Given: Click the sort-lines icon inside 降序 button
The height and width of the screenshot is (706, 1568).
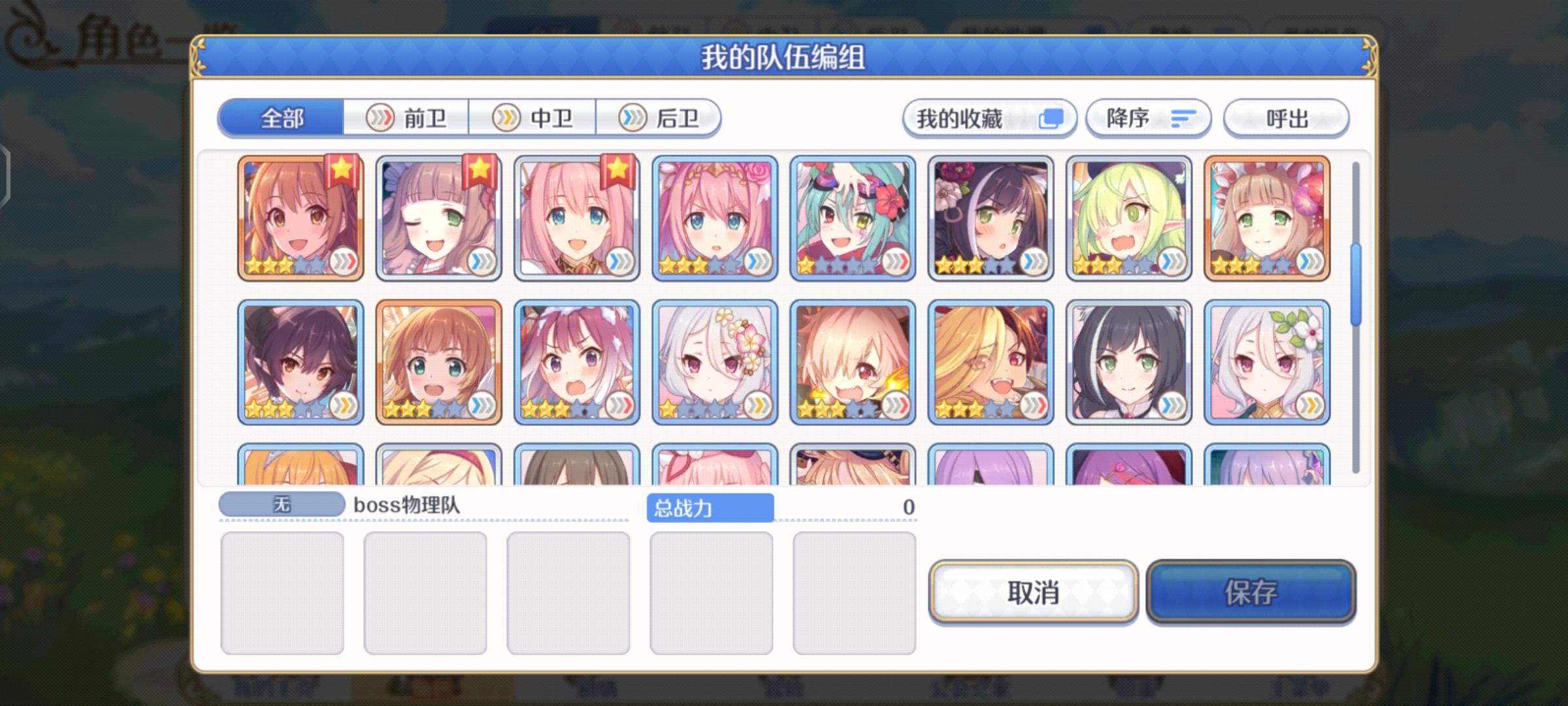Looking at the screenshot, I should pos(1182,118).
